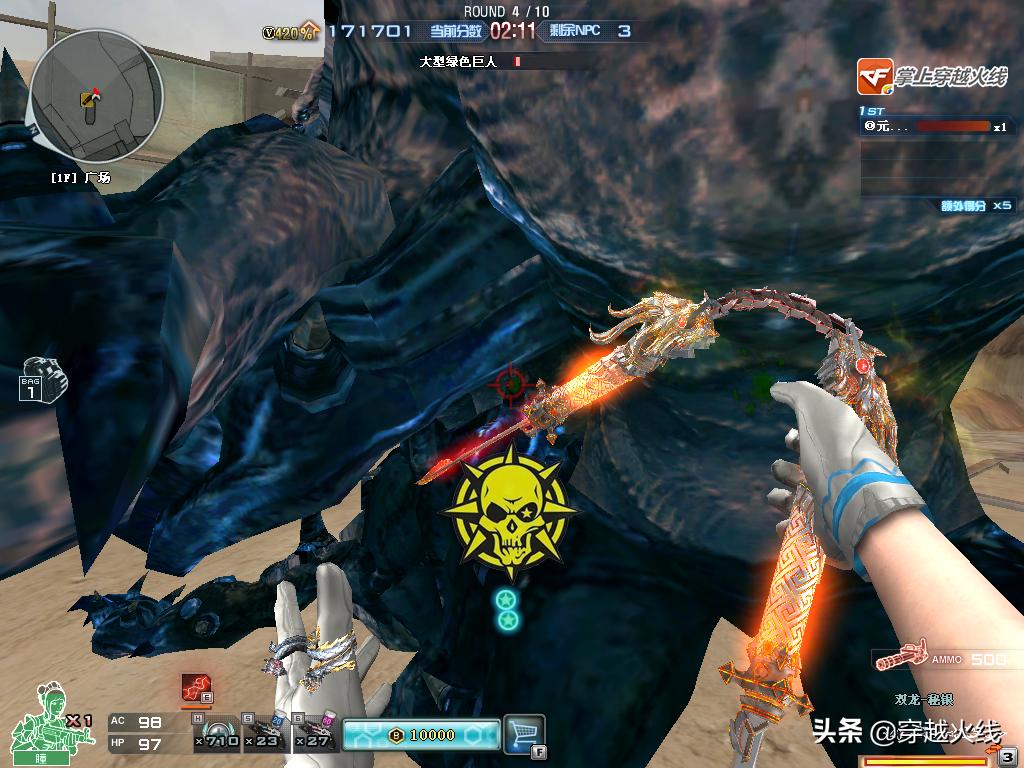Open the shopping cart shop button
Screen dimensions: 1024x768
pyautogui.click(x=523, y=733)
